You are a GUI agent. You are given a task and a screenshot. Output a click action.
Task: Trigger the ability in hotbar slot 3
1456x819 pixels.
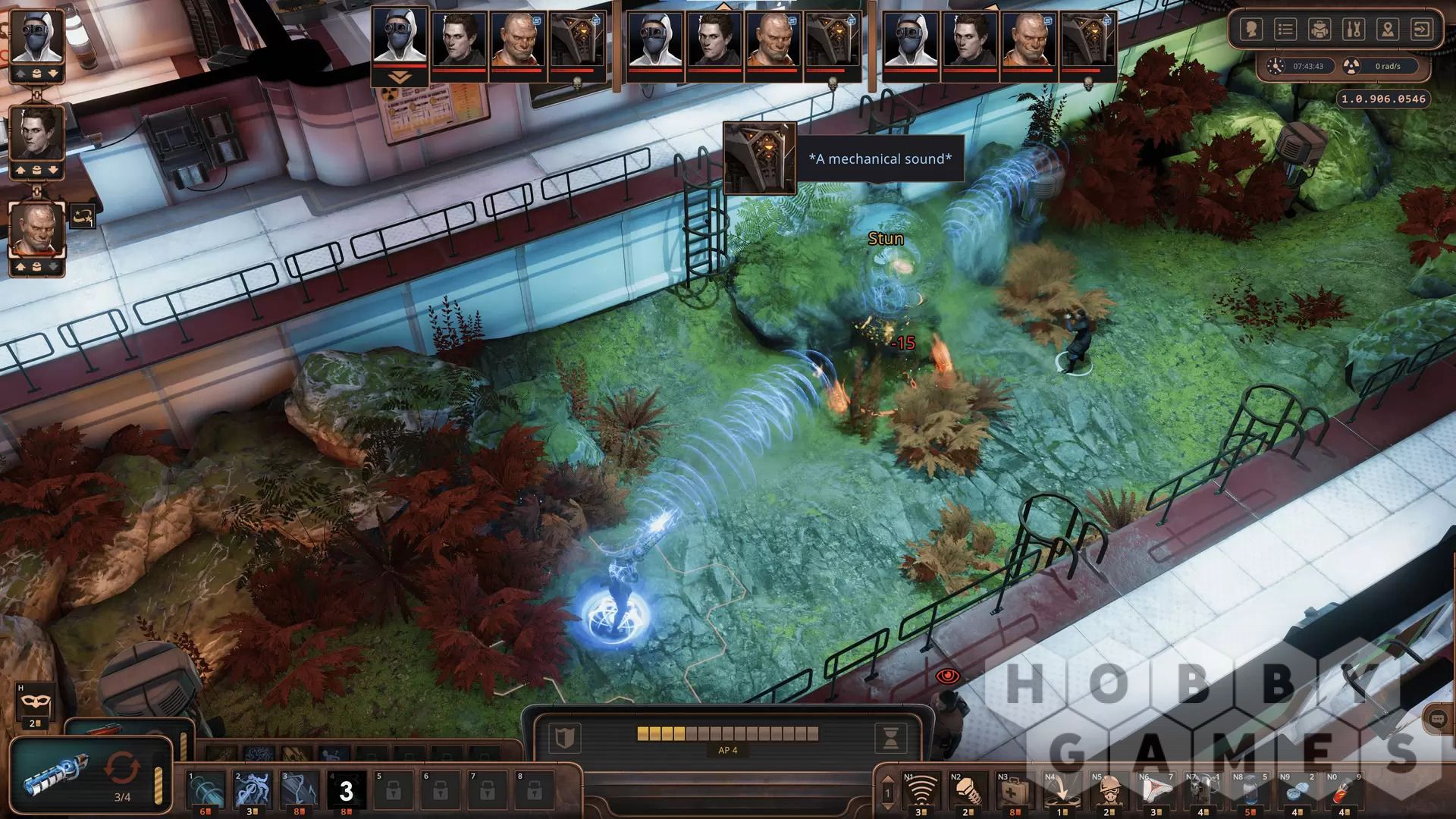[300, 790]
